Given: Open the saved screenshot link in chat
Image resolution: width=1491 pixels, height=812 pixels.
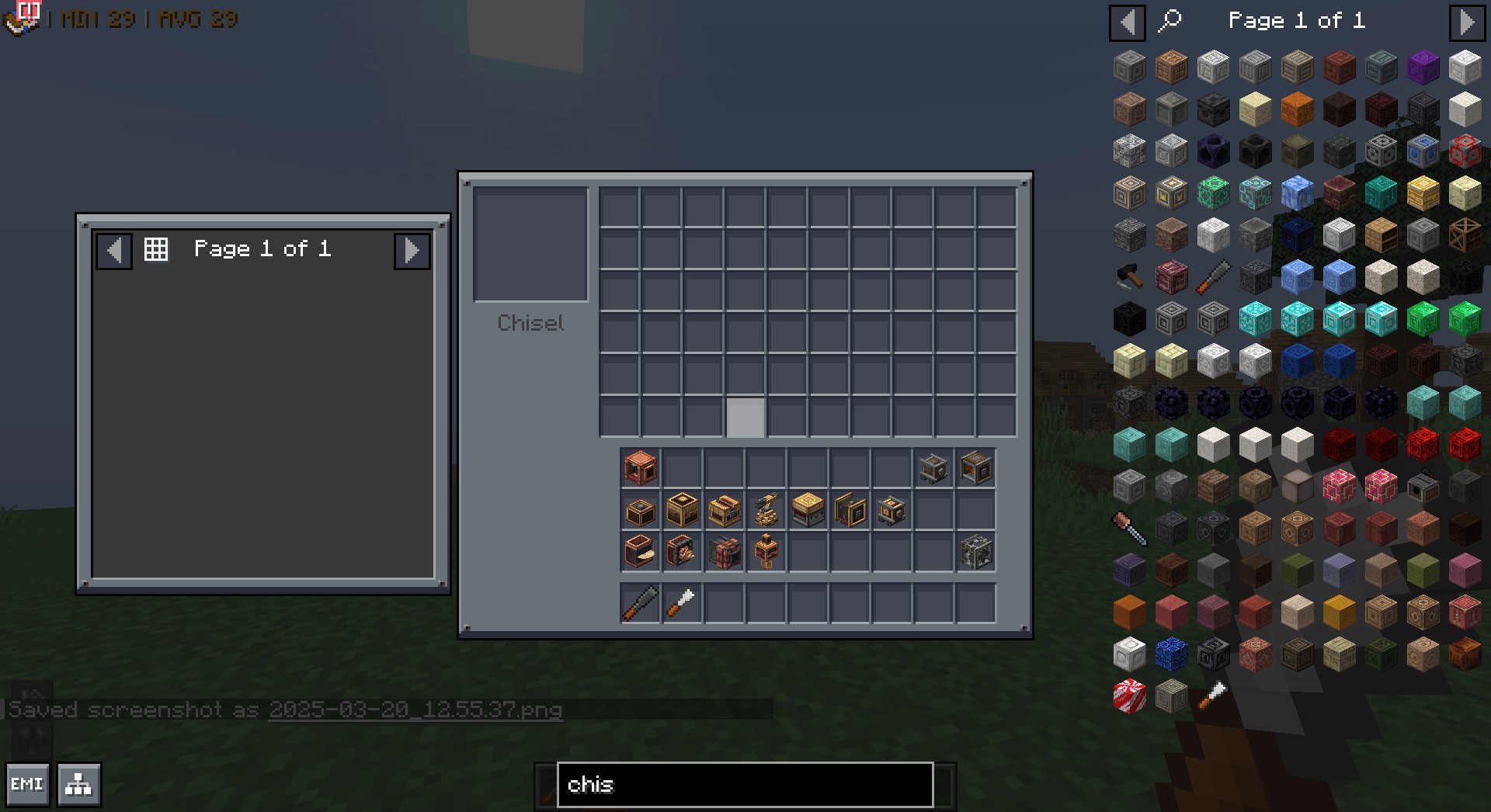Looking at the screenshot, I should click(x=415, y=710).
